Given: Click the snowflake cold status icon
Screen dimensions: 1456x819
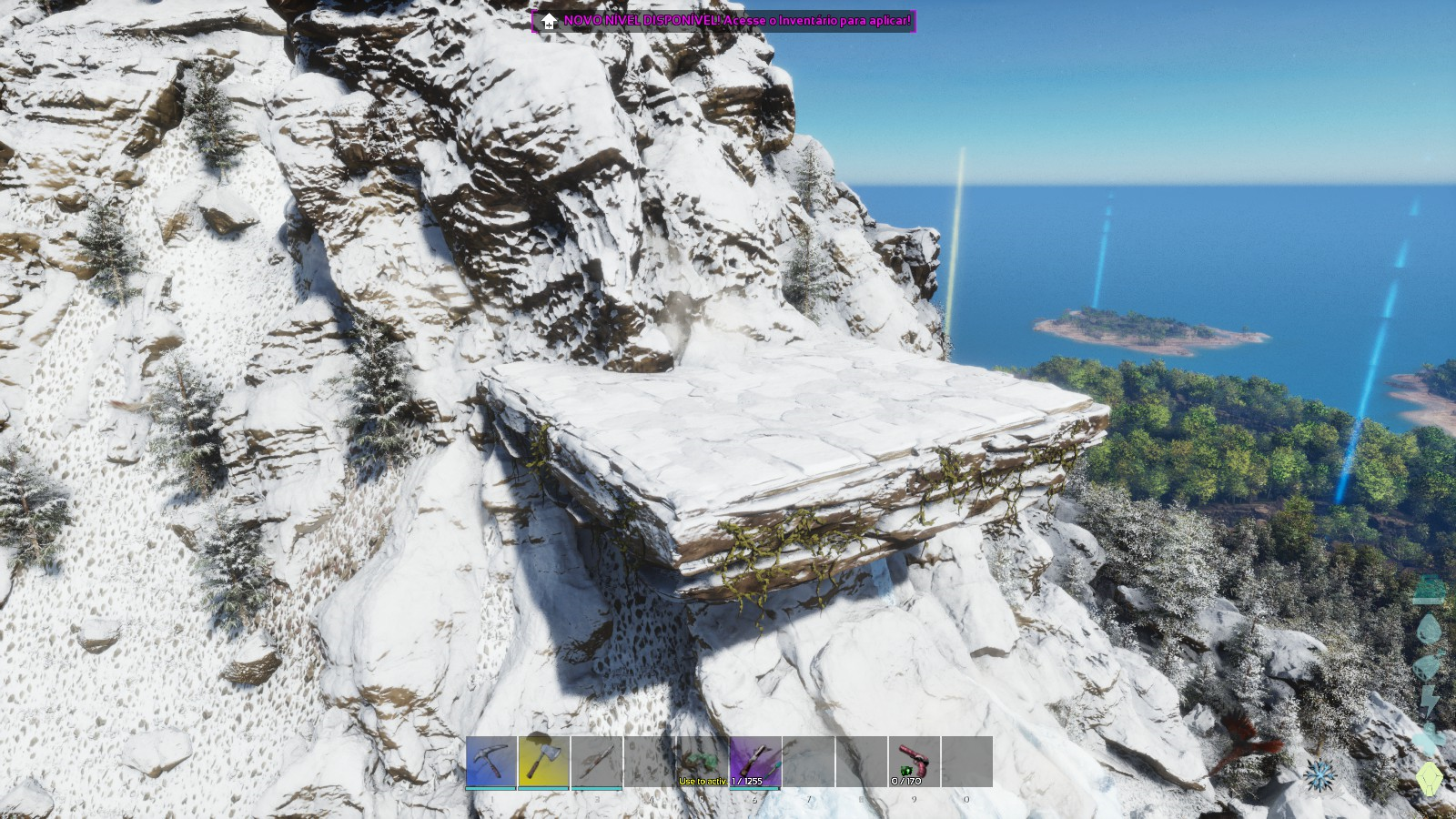Looking at the screenshot, I should tap(1319, 775).
